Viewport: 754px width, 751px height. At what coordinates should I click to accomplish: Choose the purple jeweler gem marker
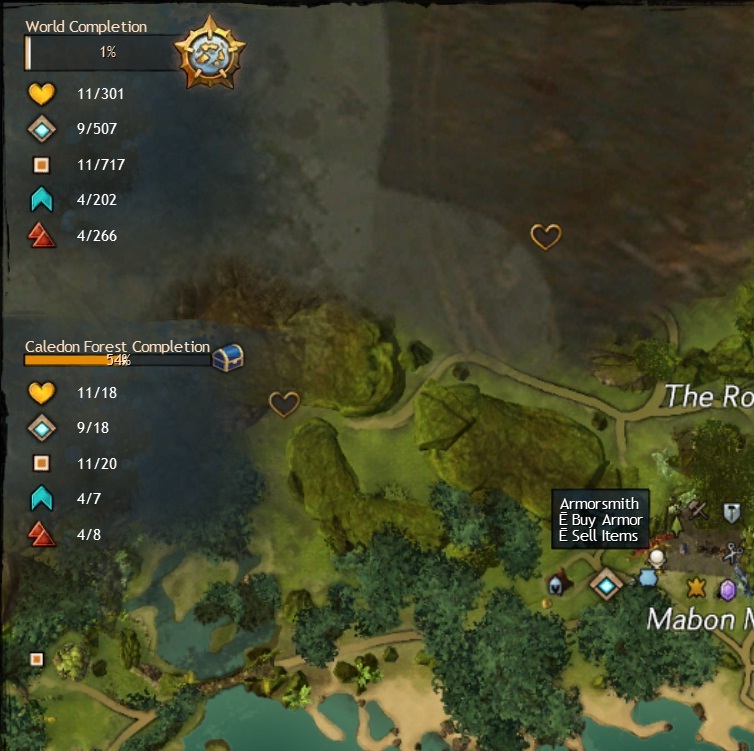tap(727, 589)
